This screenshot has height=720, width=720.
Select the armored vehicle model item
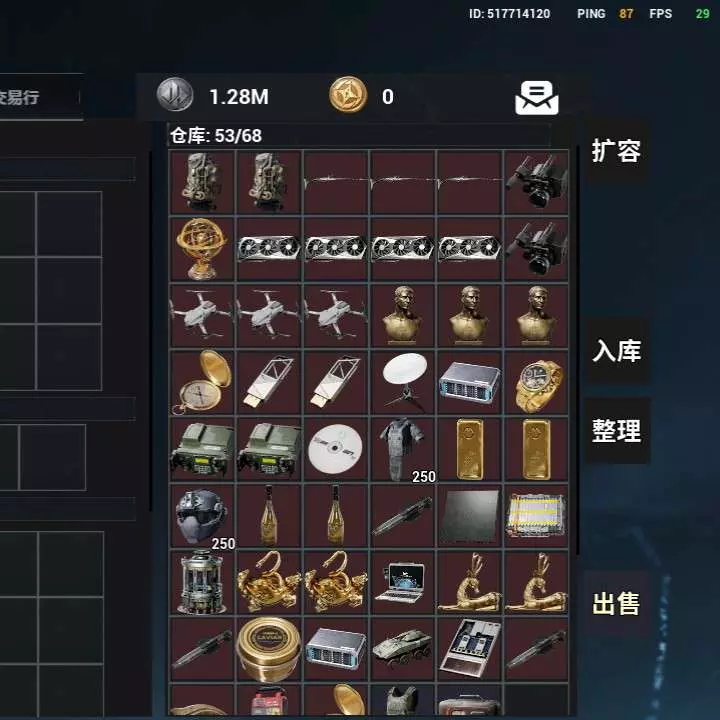point(403,648)
